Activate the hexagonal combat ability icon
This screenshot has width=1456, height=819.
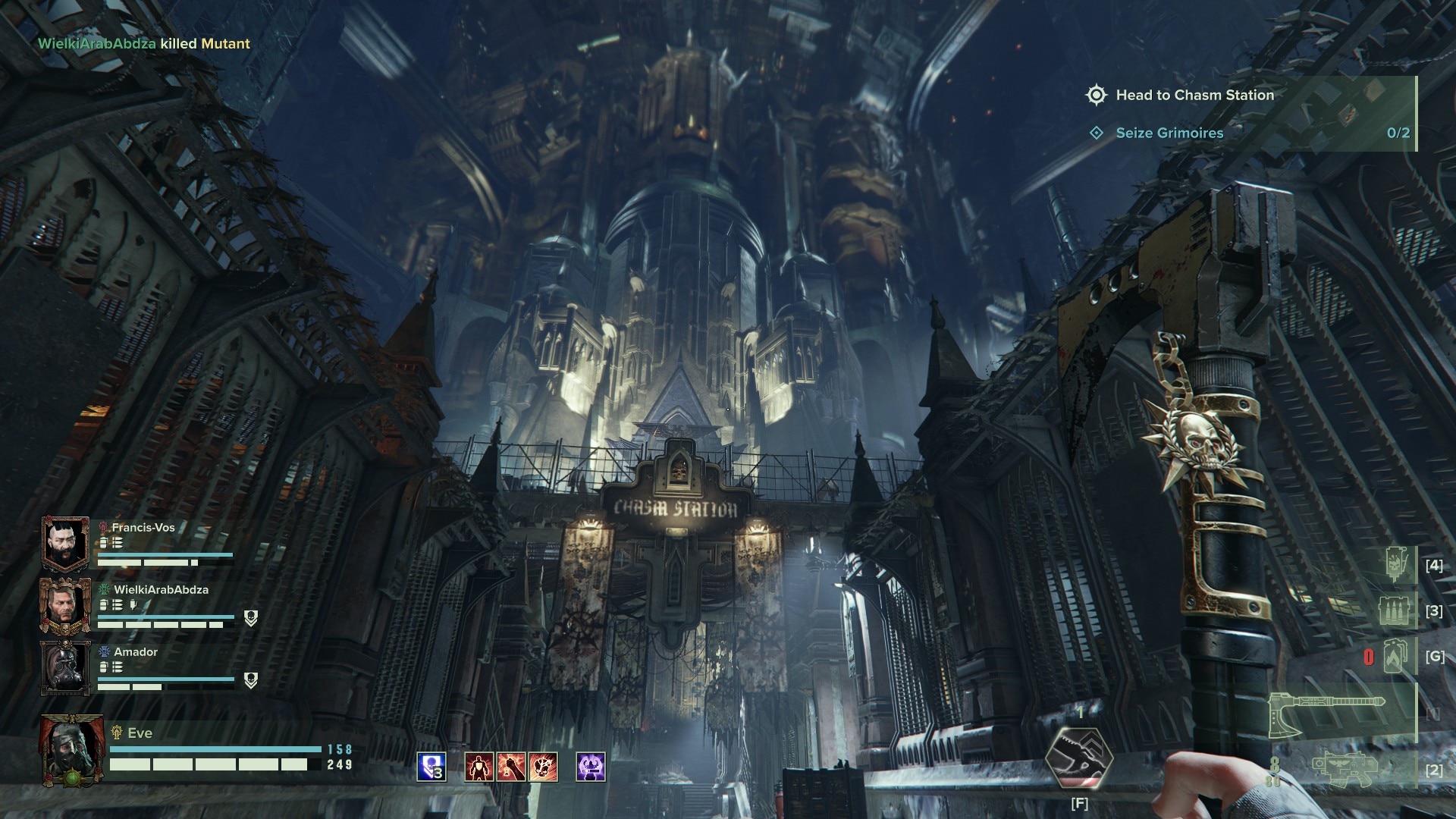point(1078,759)
